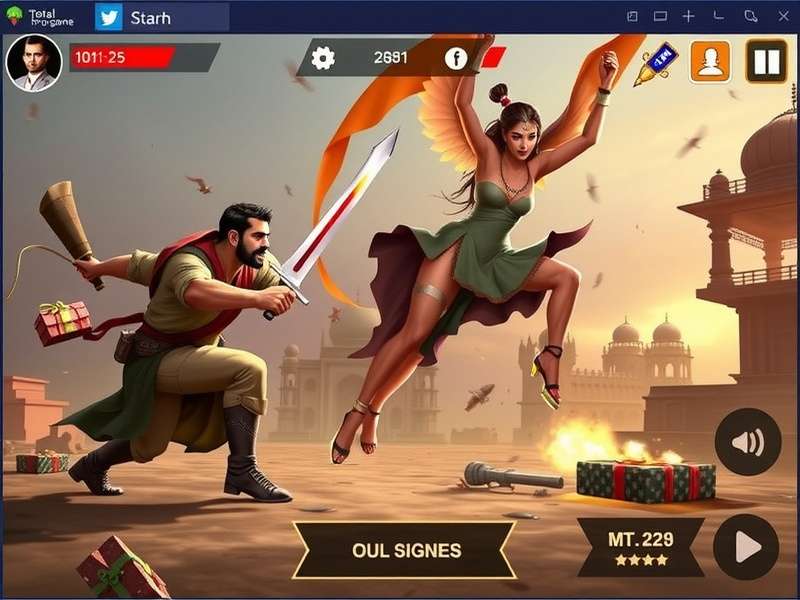
Task: Open the orange player profile button
Action: click(x=710, y=62)
